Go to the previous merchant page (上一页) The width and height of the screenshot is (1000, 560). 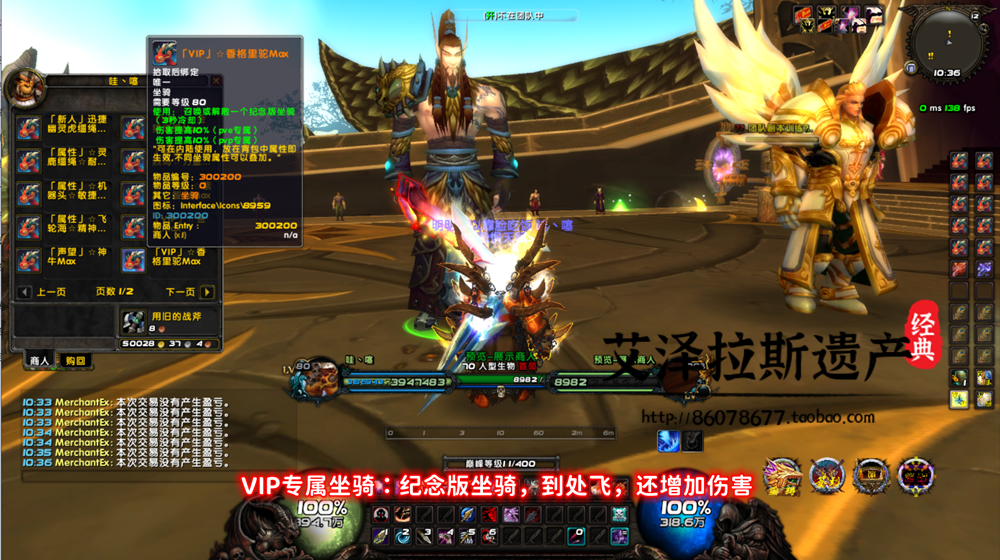(x=24, y=292)
